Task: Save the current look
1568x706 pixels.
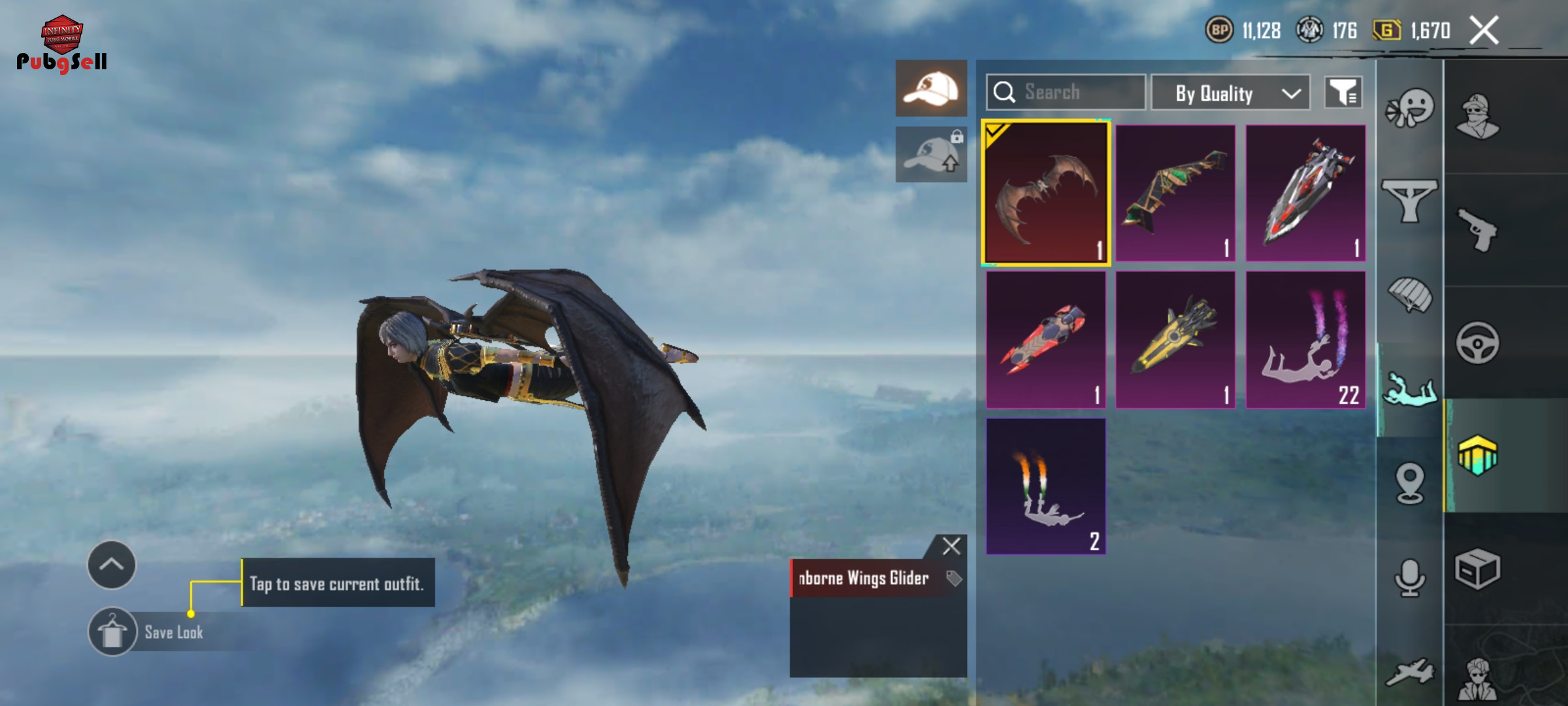Action: tap(112, 632)
